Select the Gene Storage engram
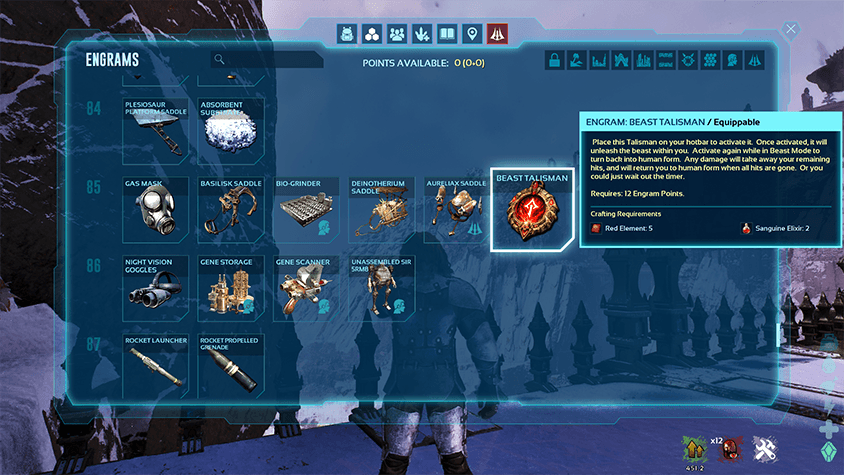This screenshot has width=844, height=475. click(231, 289)
